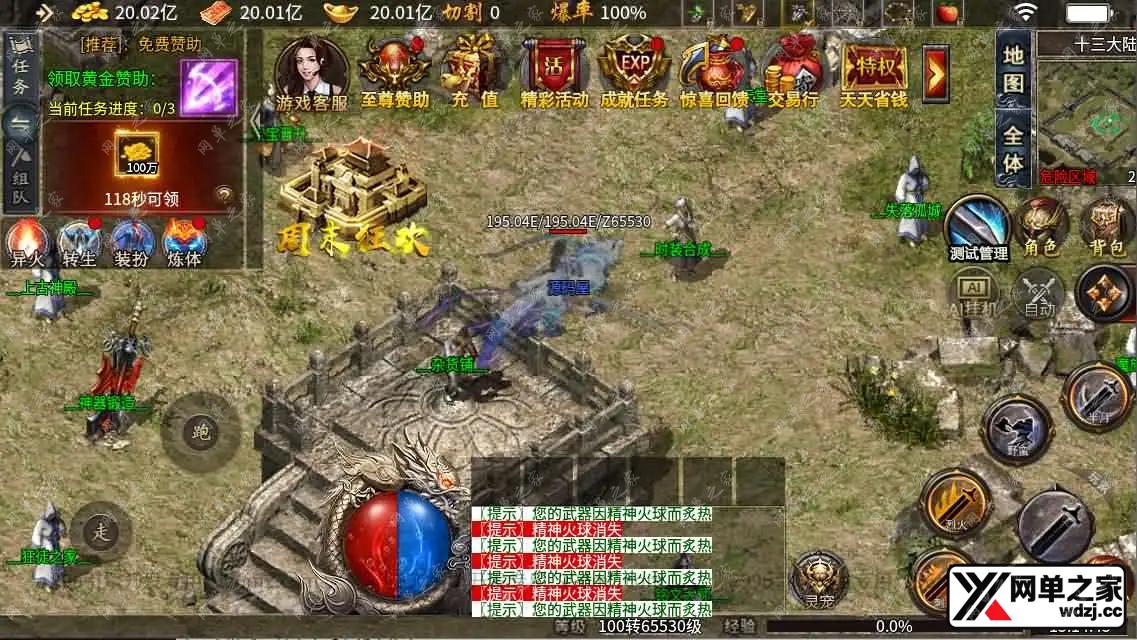Toggle the 自动 auto-fight crossed swords button

(x=1040, y=295)
